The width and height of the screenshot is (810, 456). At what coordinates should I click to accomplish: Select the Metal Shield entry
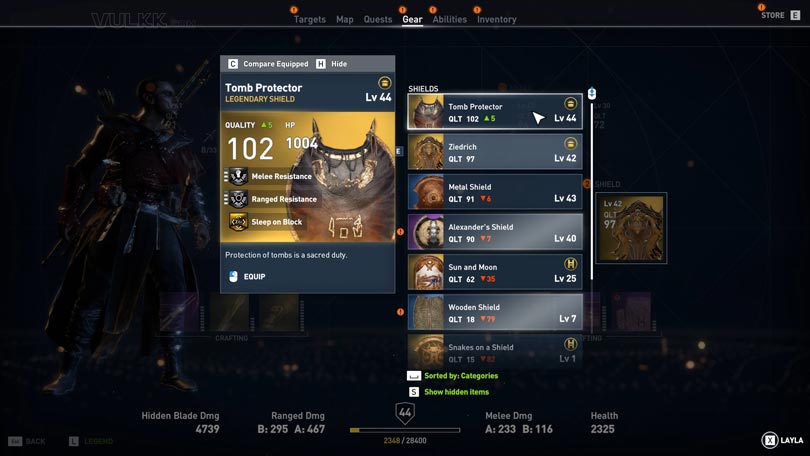[x=495, y=192]
